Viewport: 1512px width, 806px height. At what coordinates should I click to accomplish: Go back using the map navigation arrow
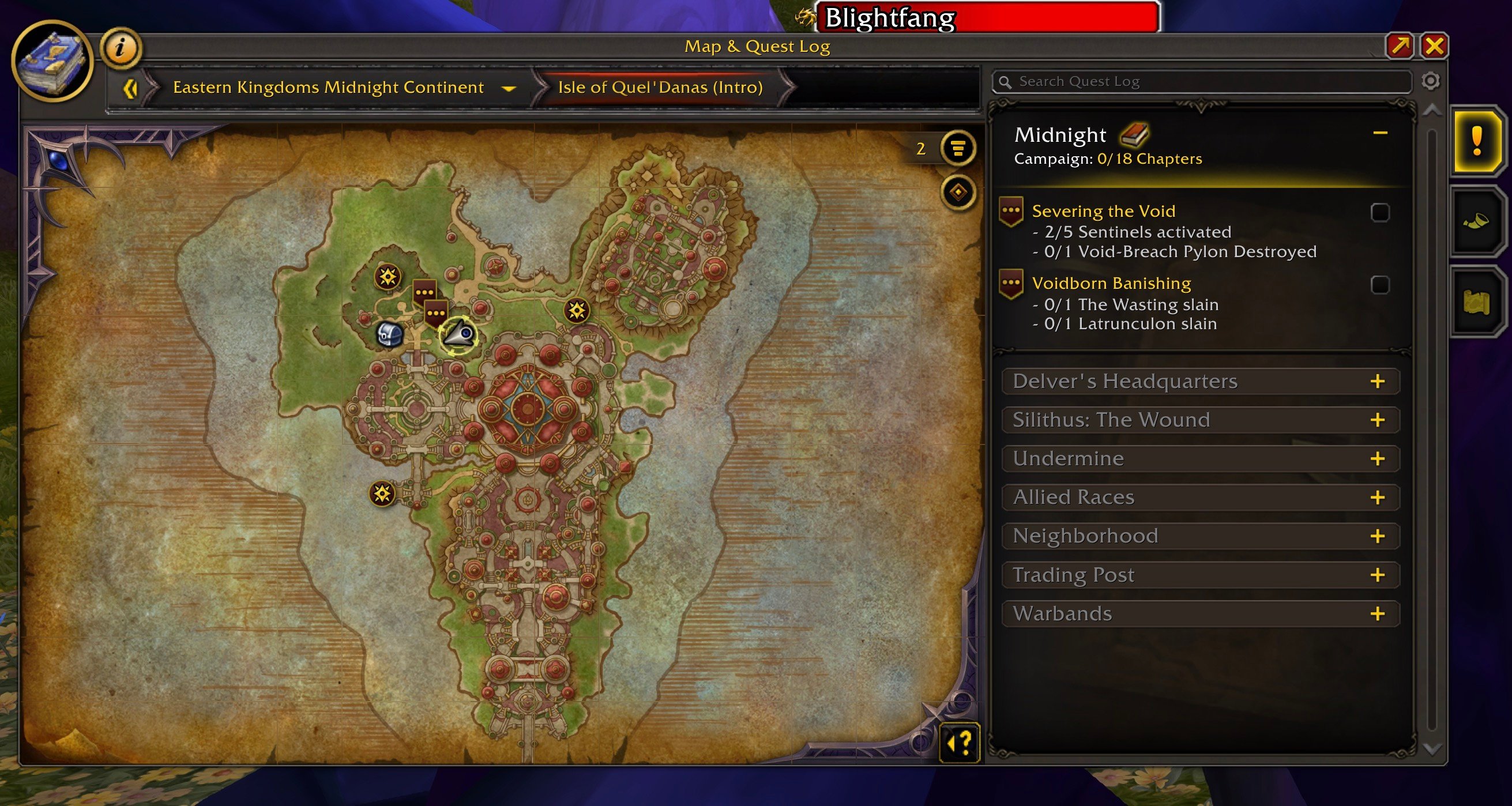tap(130, 88)
